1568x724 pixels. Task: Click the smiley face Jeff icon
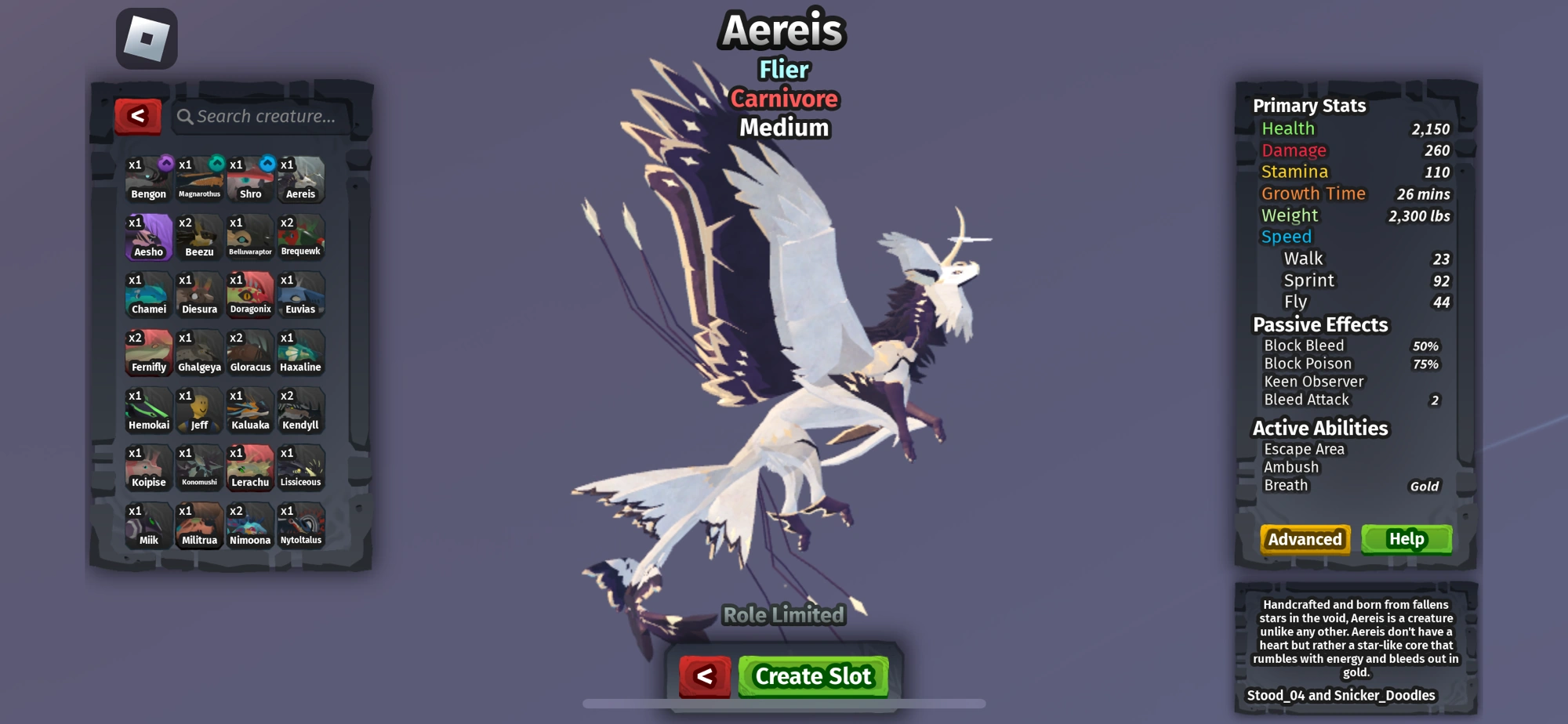(199, 410)
